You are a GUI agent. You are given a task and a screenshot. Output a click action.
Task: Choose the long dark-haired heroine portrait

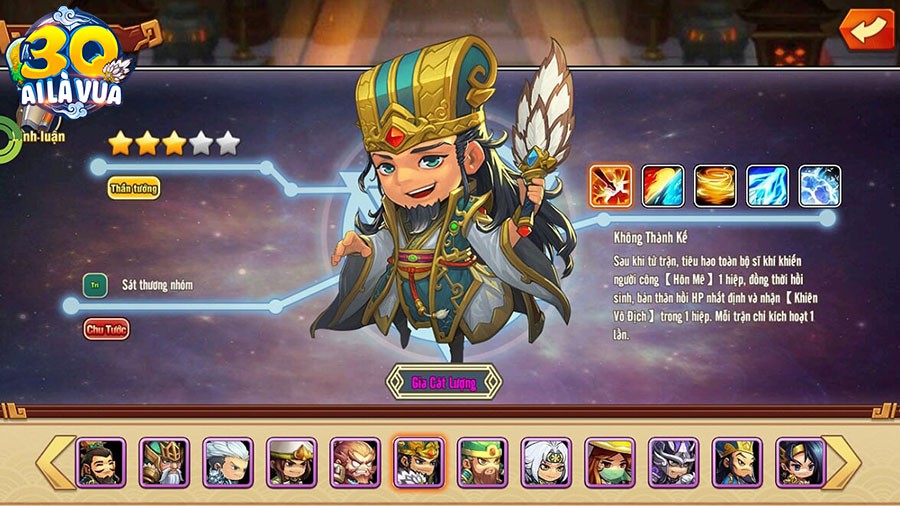[x=800, y=462]
